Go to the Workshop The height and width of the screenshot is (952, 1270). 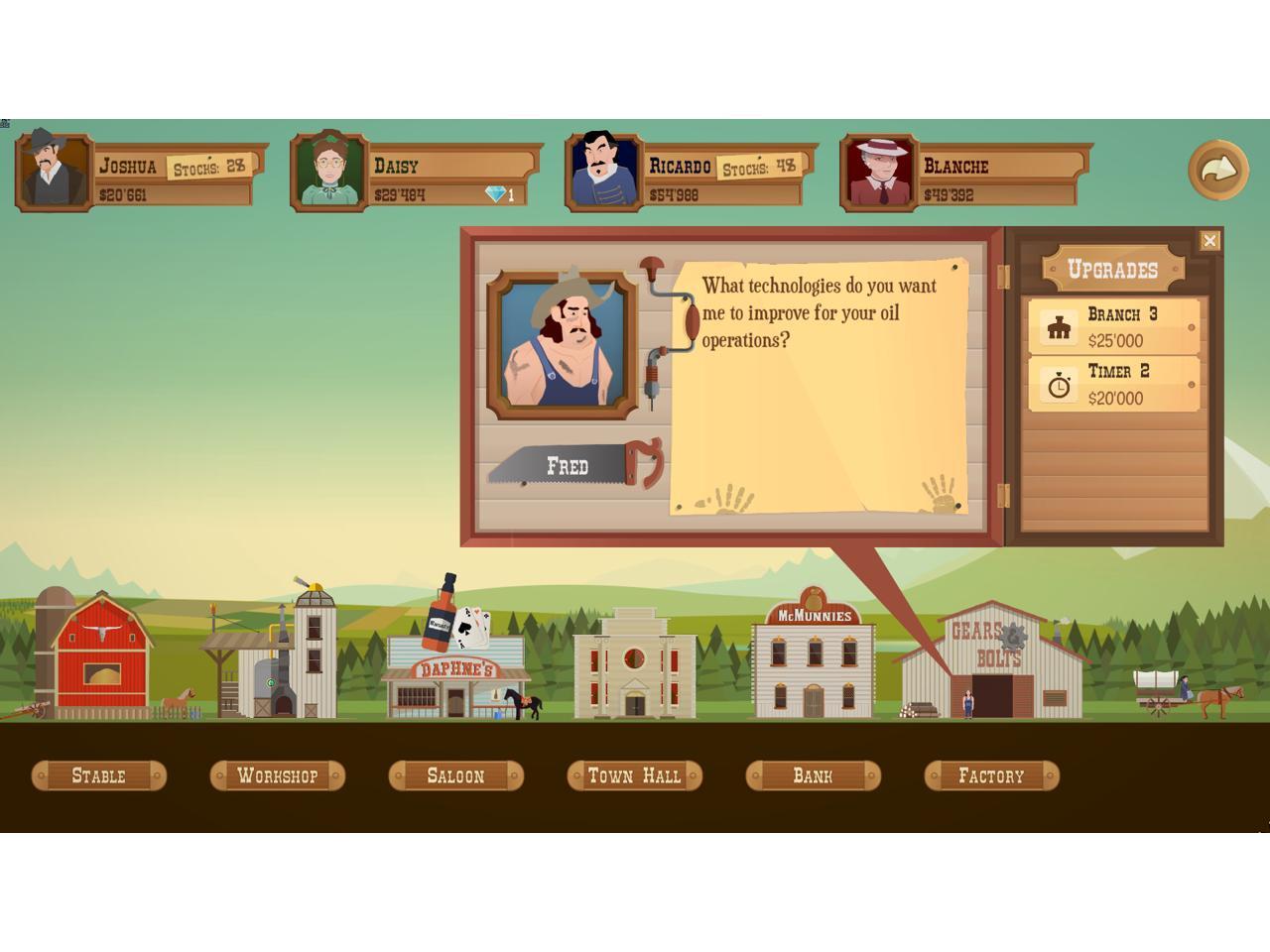(278, 775)
